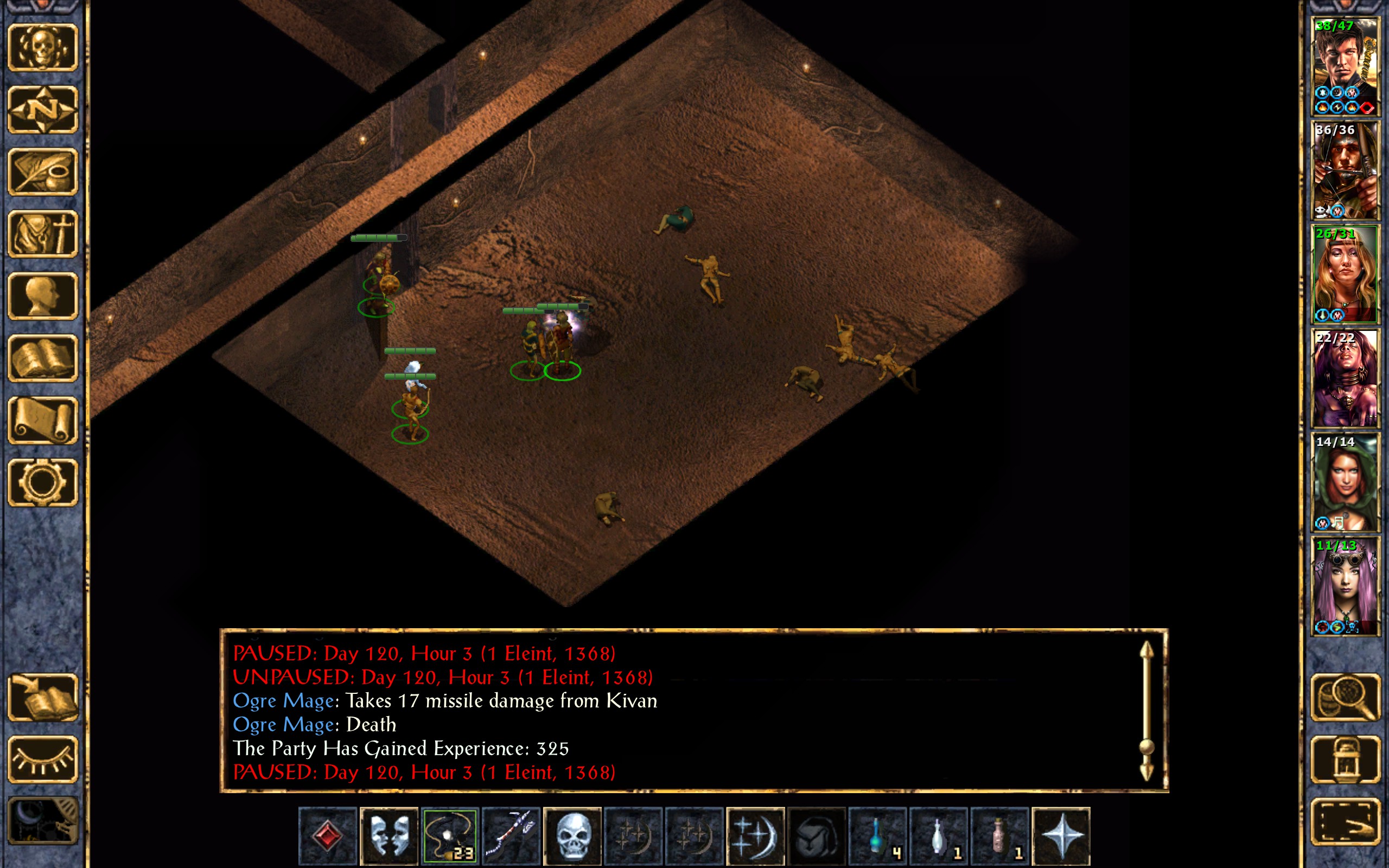Open the character record head button
Screen dimensions: 1389x868
43,296
